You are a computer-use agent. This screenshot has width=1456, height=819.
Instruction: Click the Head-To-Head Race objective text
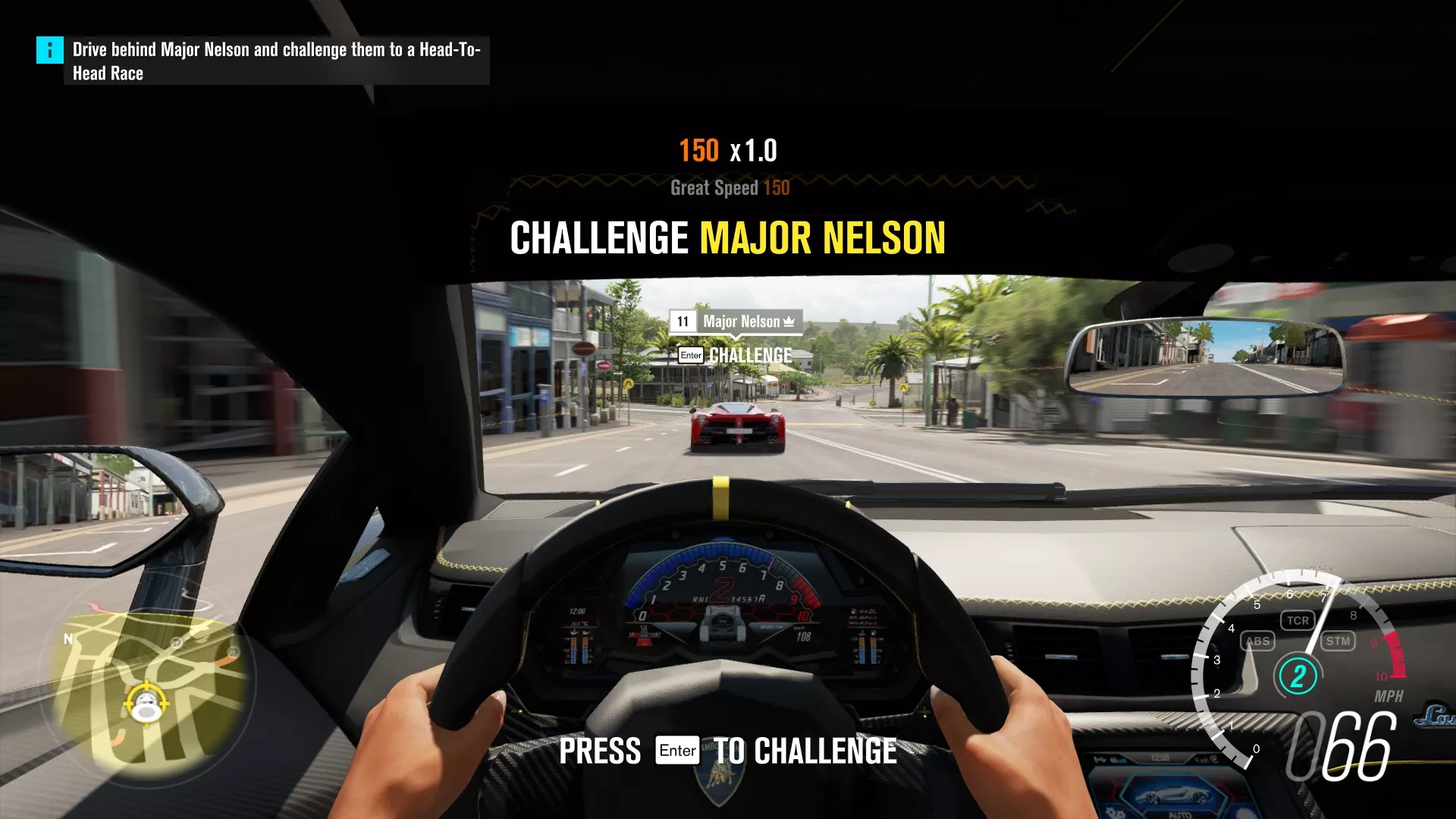click(276, 61)
